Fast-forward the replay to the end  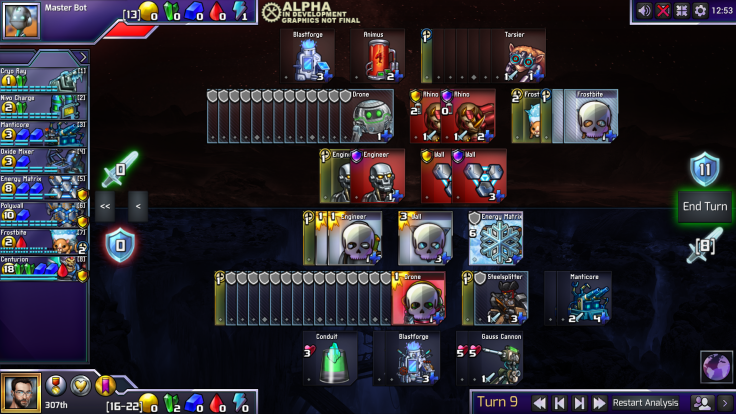(599, 402)
